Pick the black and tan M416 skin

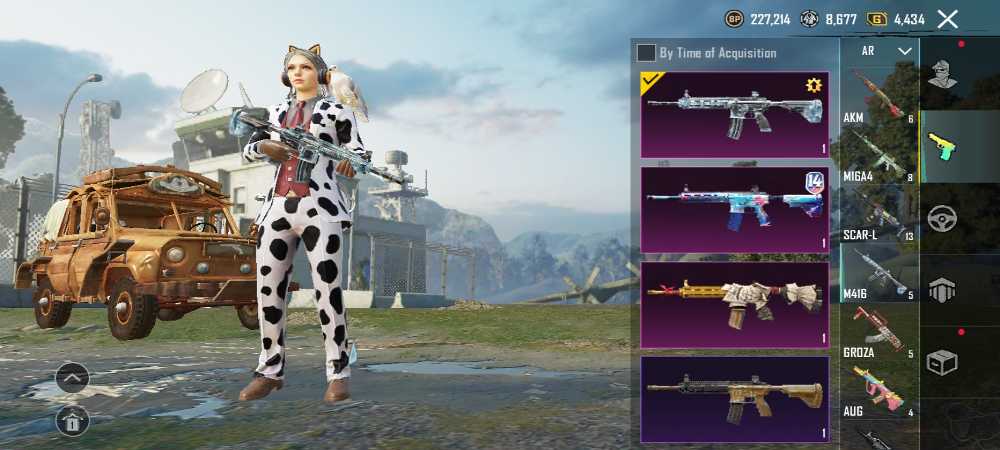click(x=734, y=398)
